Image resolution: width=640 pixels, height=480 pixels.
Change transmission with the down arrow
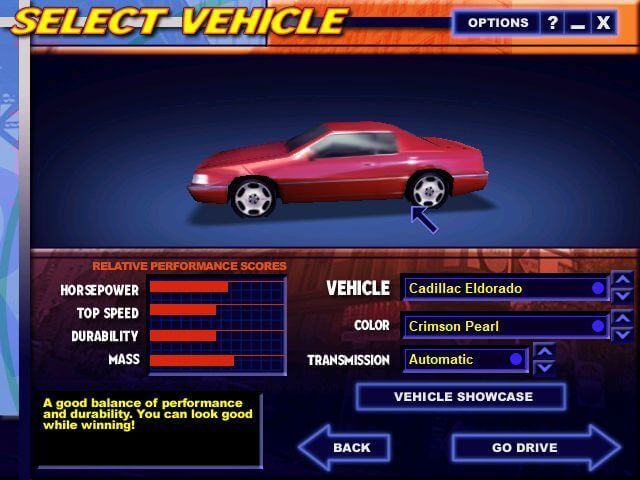(544, 367)
